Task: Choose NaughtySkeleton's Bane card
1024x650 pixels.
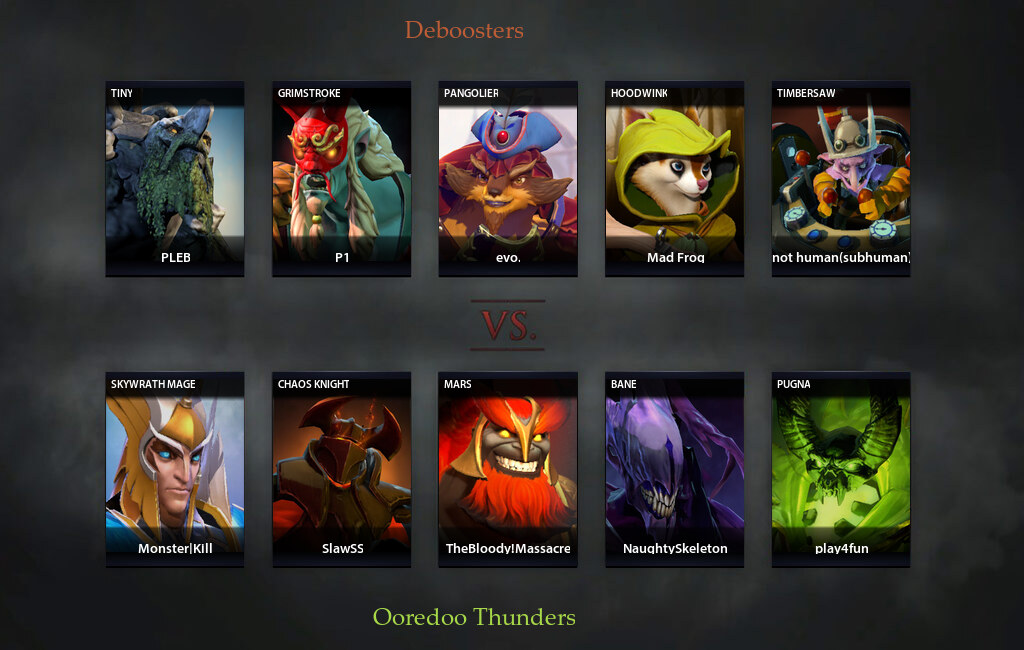Action: pyautogui.click(x=674, y=469)
